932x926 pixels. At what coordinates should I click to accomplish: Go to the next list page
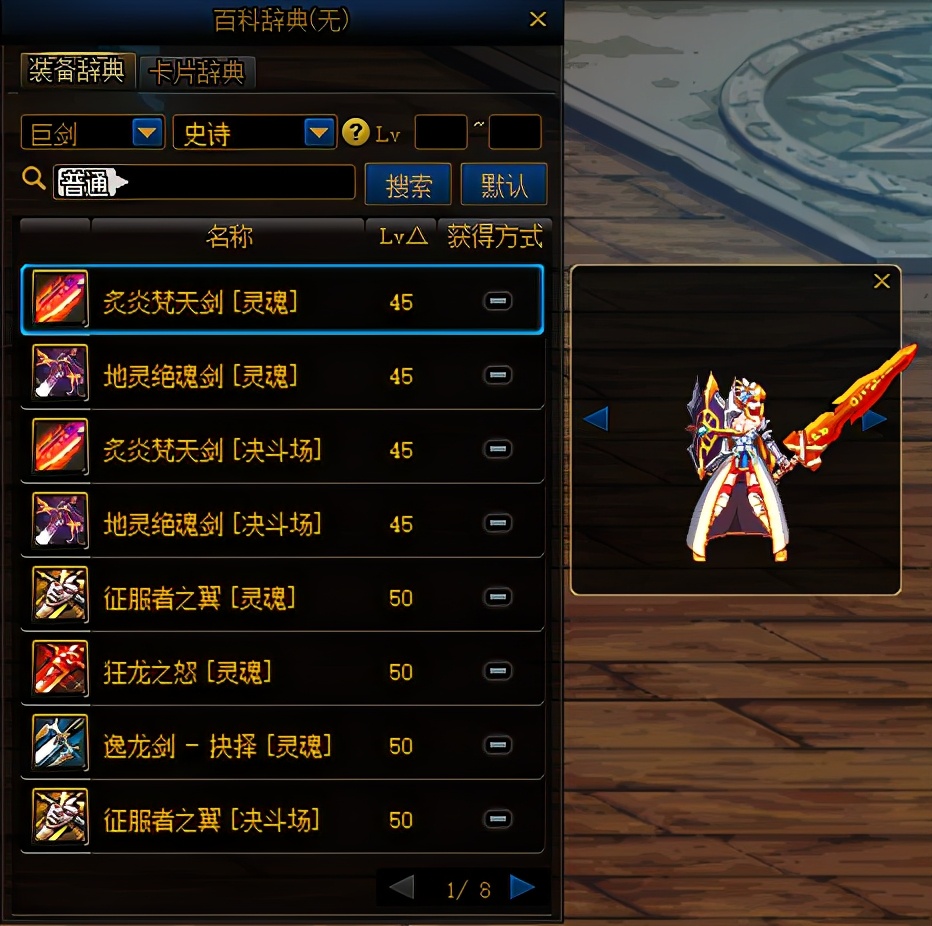[x=522, y=887]
